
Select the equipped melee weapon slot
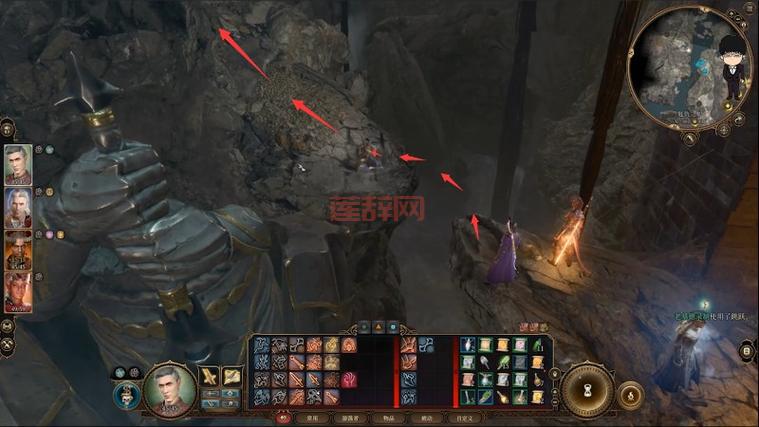coord(210,376)
